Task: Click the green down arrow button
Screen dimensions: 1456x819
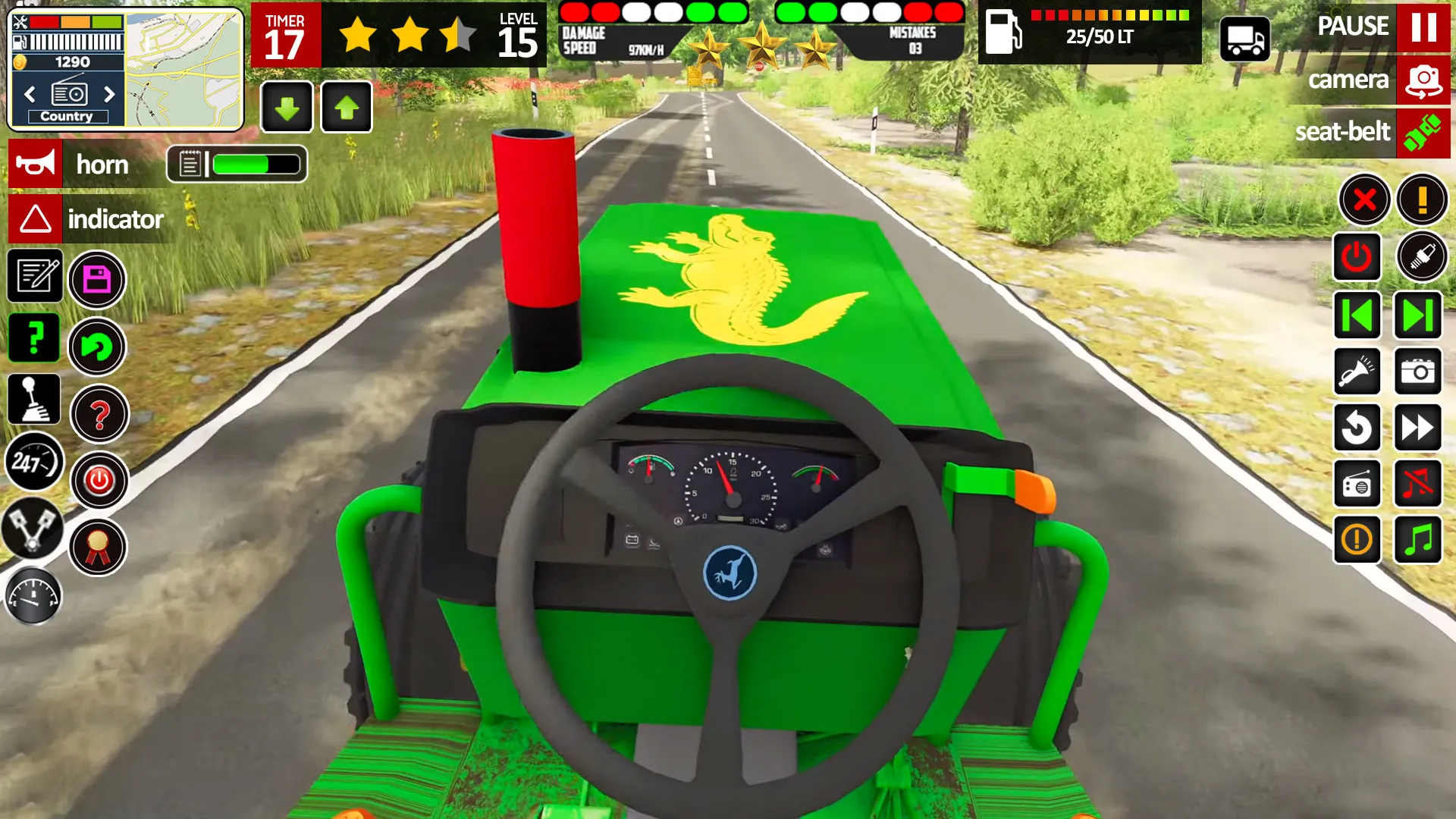Action: pyautogui.click(x=287, y=108)
